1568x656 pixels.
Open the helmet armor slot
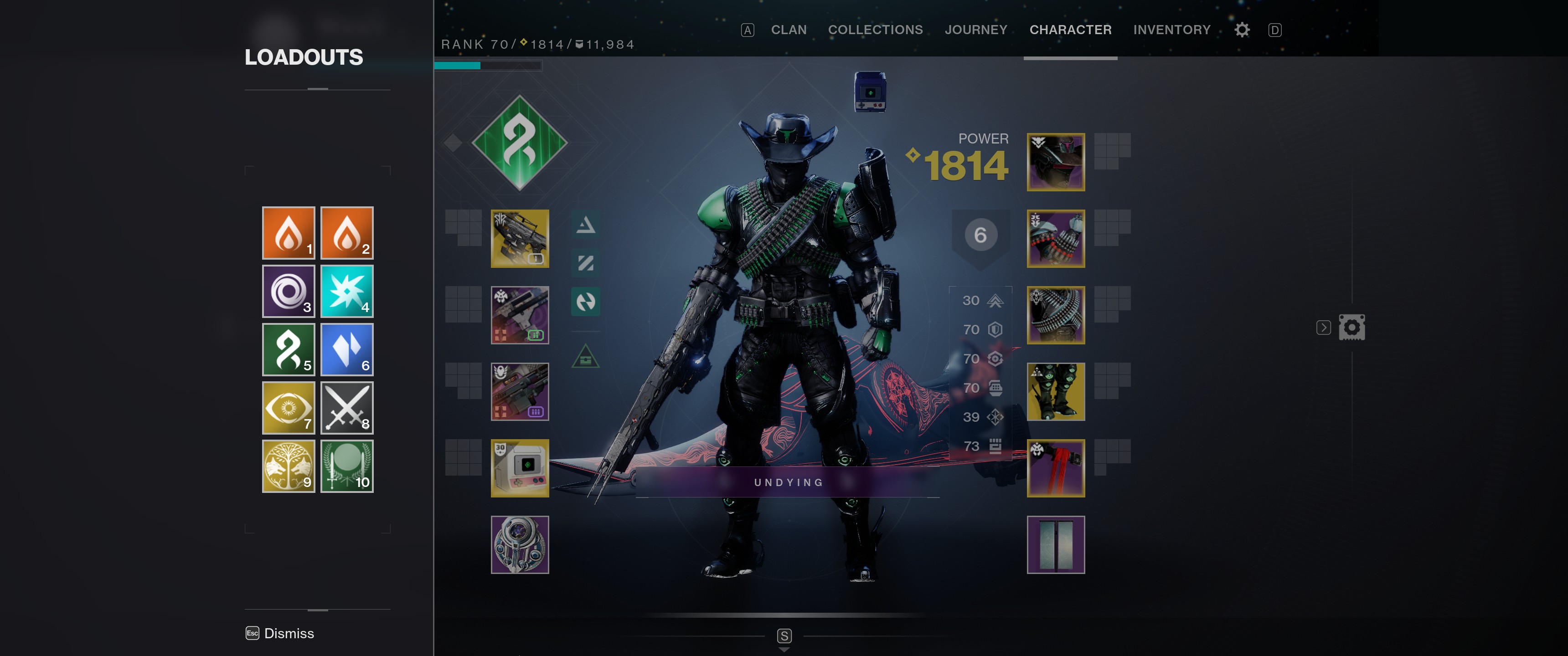click(1055, 162)
